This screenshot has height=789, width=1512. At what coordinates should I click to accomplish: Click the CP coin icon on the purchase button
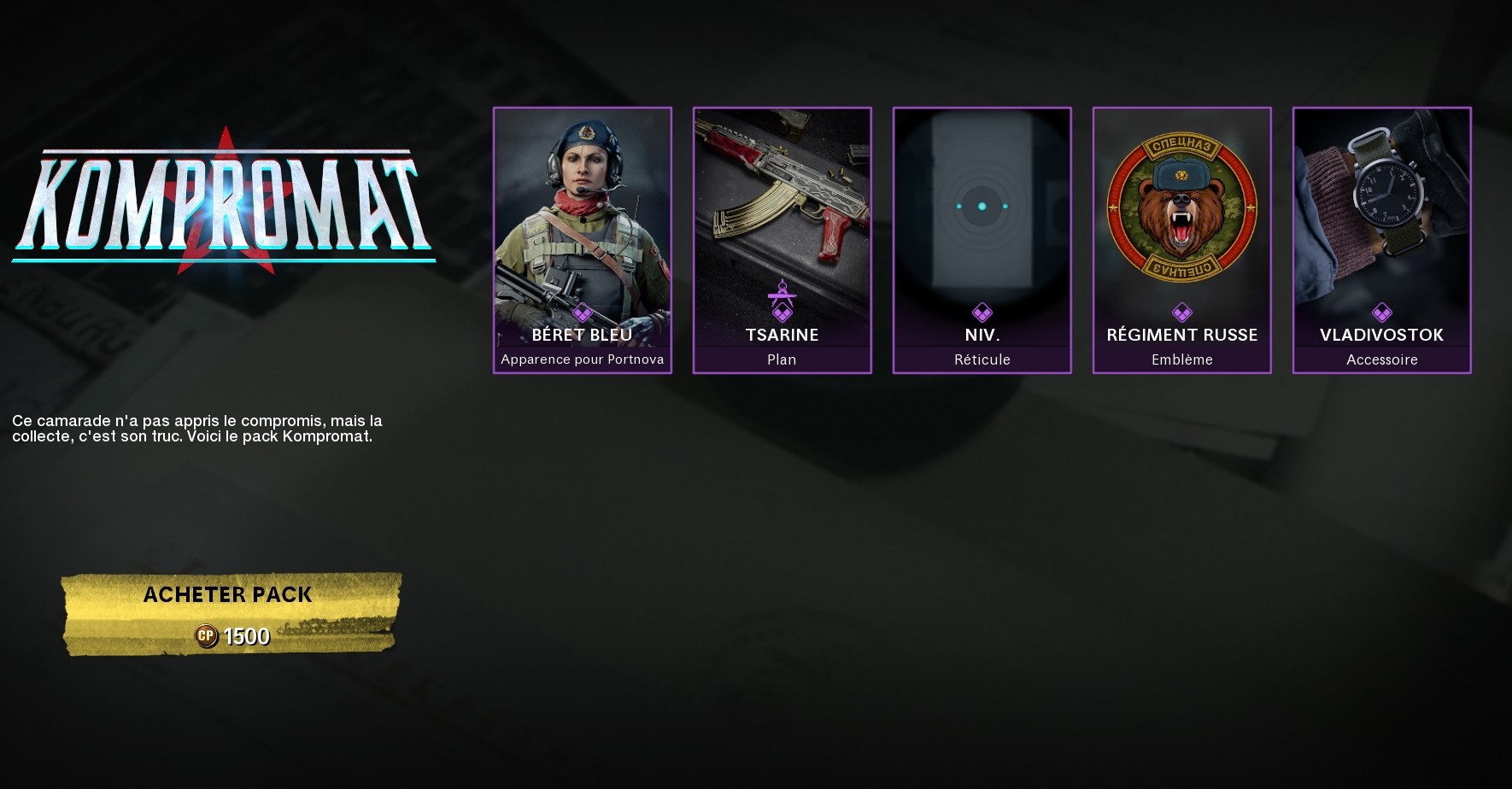tap(208, 635)
